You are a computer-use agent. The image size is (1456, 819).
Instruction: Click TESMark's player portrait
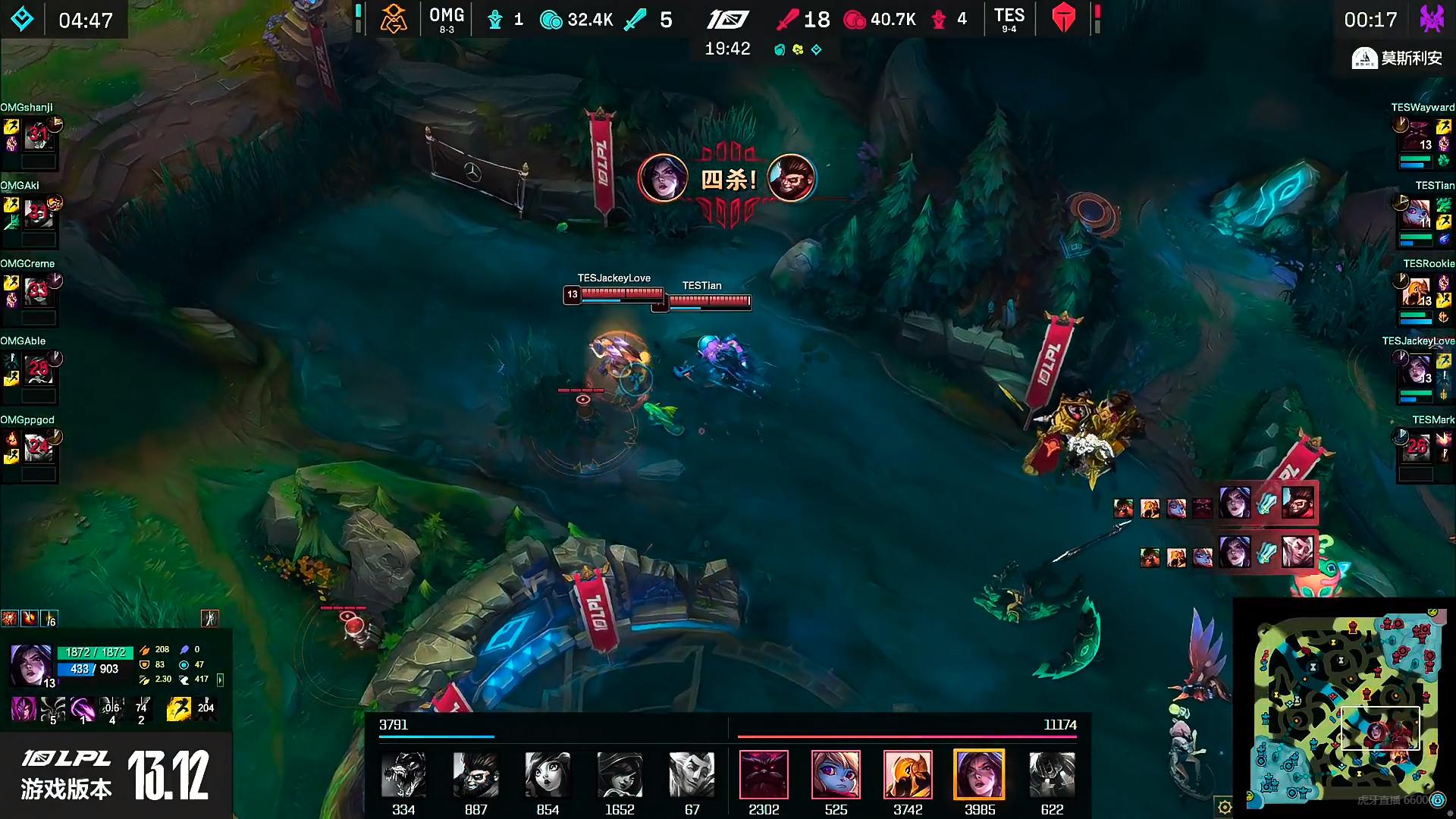pyautogui.click(x=1417, y=447)
